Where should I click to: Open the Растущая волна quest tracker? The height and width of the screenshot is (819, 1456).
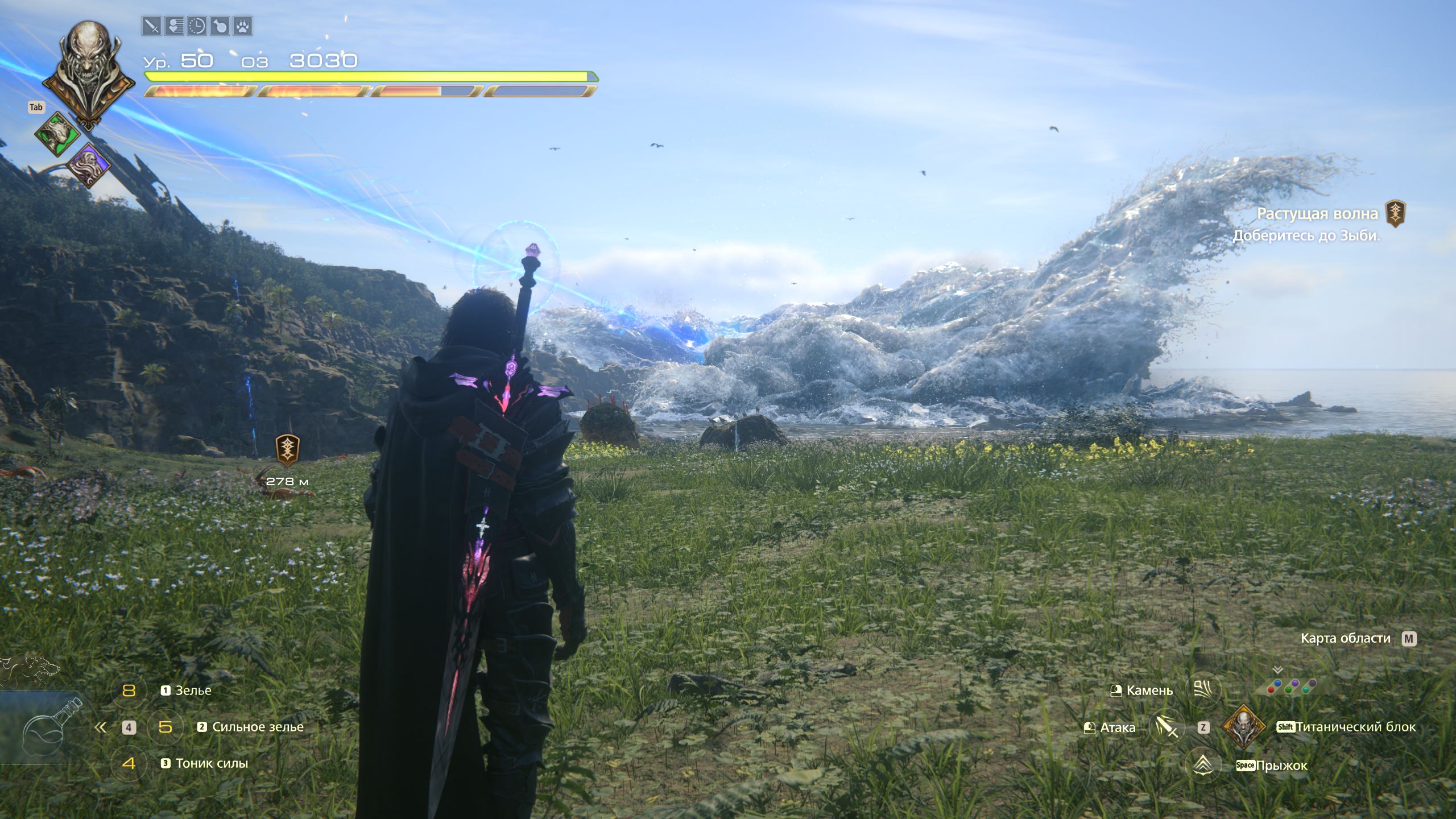[x=1317, y=214]
